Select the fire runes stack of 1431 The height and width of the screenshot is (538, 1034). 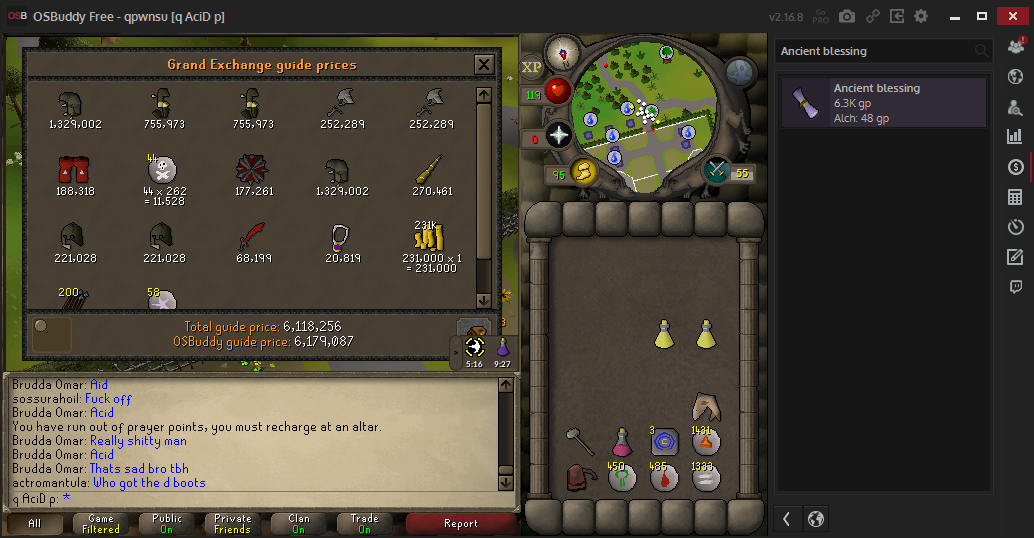706,441
